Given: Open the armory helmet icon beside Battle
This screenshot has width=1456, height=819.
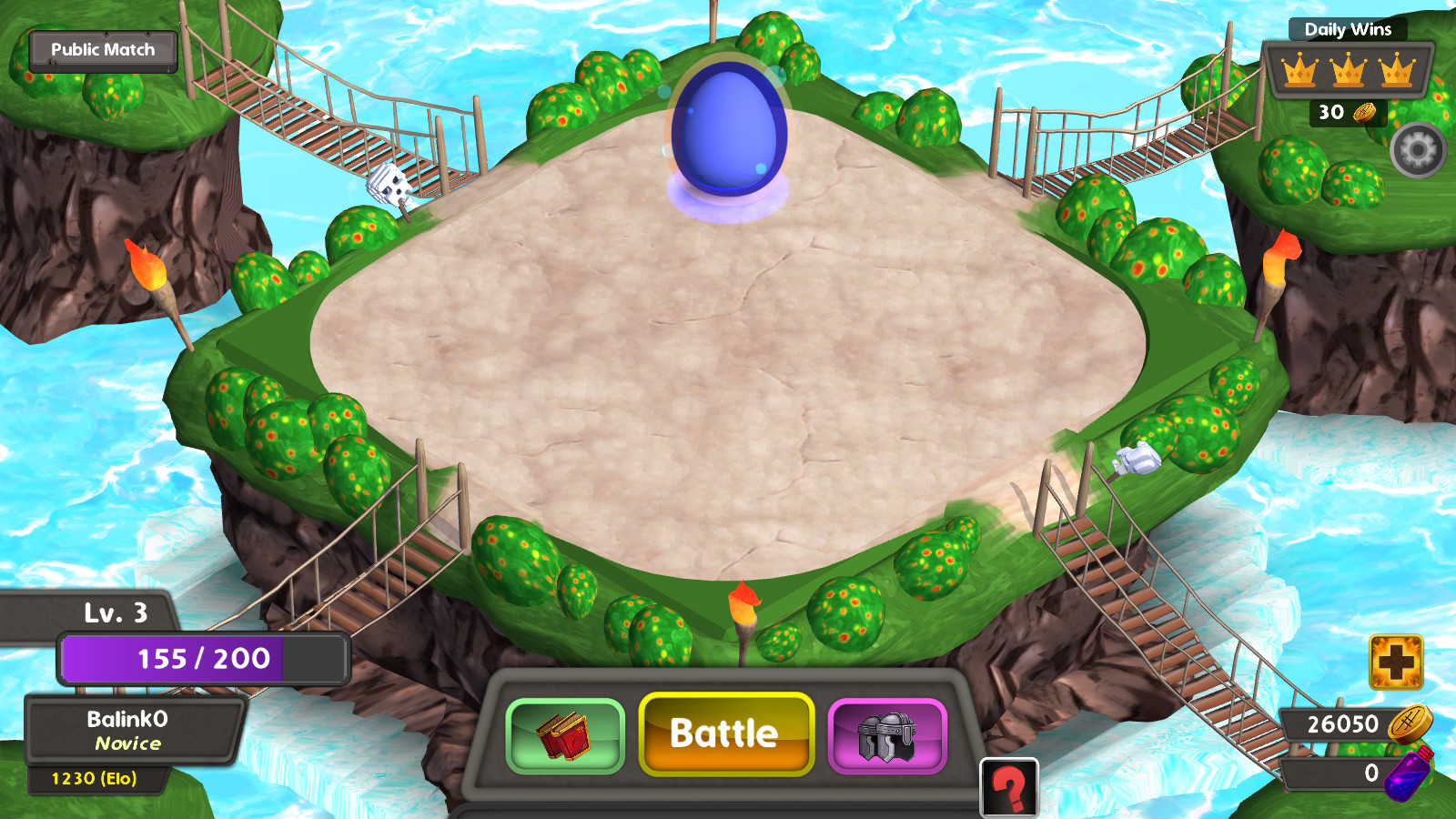Looking at the screenshot, I should click(x=887, y=735).
